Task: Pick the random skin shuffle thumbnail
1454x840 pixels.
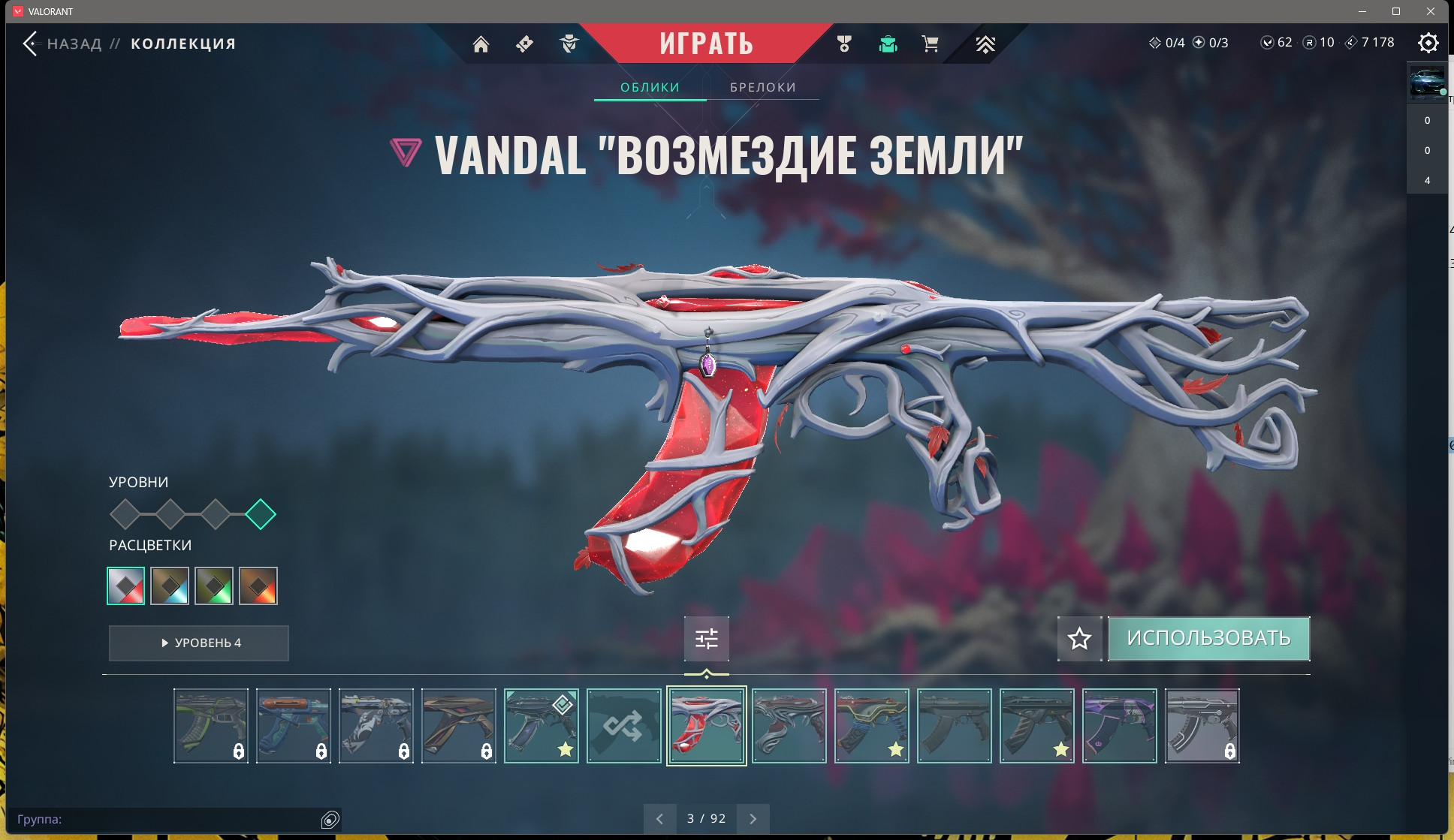Action: coord(623,726)
